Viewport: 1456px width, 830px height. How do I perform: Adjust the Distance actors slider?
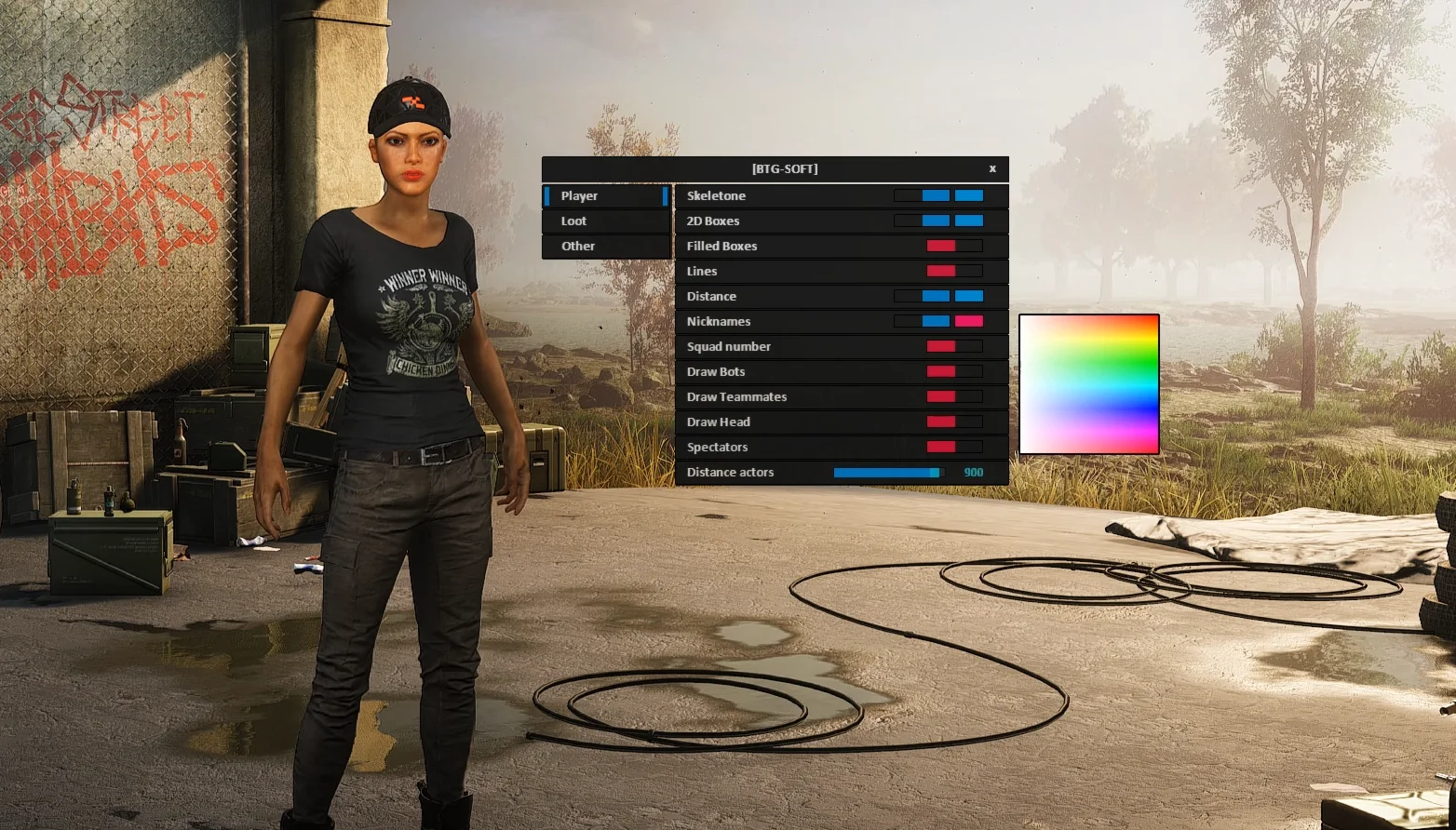887,472
